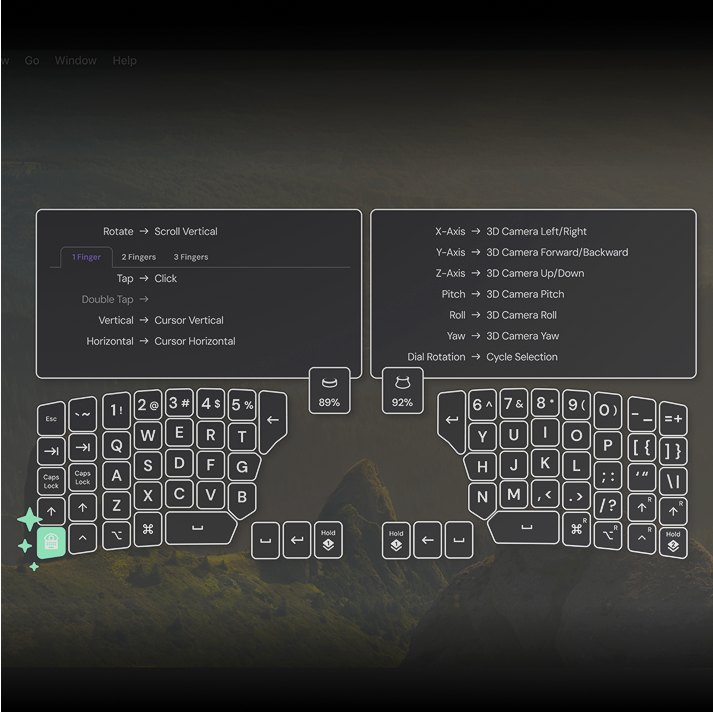The width and height of the screenshot is (713, 713).
Task: Select the Esc key on the layout
Action: click(51, 419)
